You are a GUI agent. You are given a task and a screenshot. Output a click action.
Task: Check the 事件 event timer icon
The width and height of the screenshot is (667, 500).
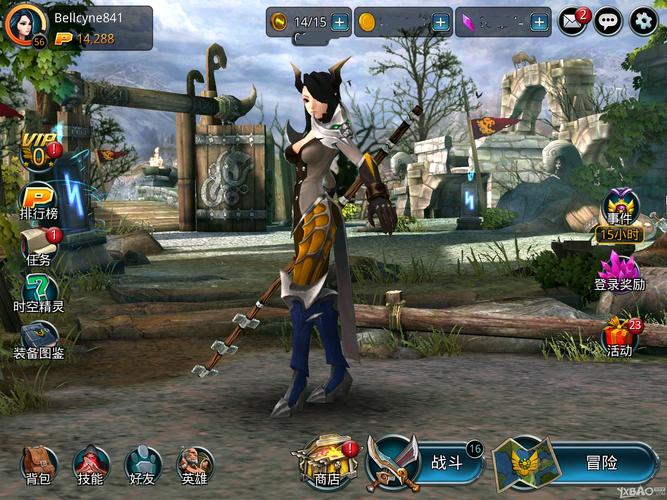point(620,212)
